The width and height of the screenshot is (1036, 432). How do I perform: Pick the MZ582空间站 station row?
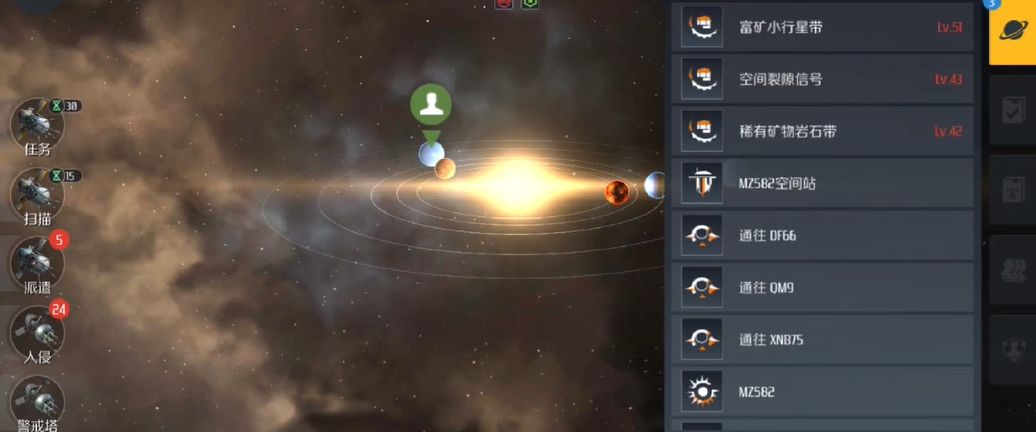tap(825, 183)
